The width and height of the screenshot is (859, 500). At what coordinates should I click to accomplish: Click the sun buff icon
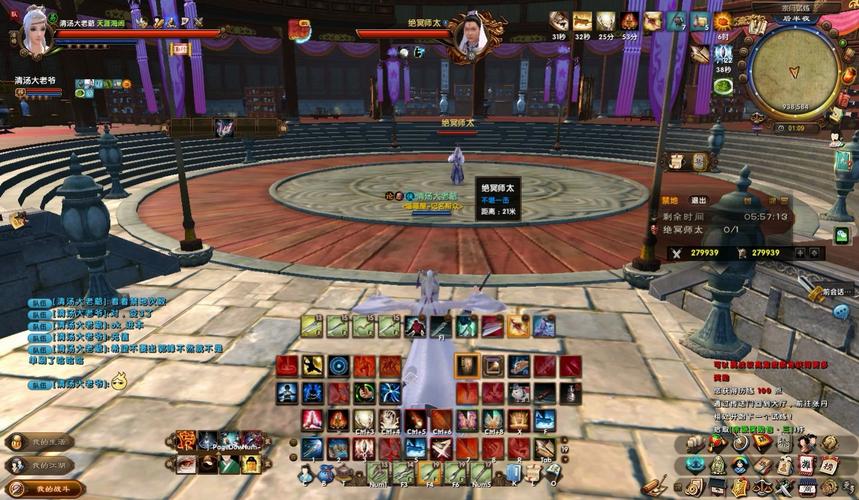tap(722, 21)
